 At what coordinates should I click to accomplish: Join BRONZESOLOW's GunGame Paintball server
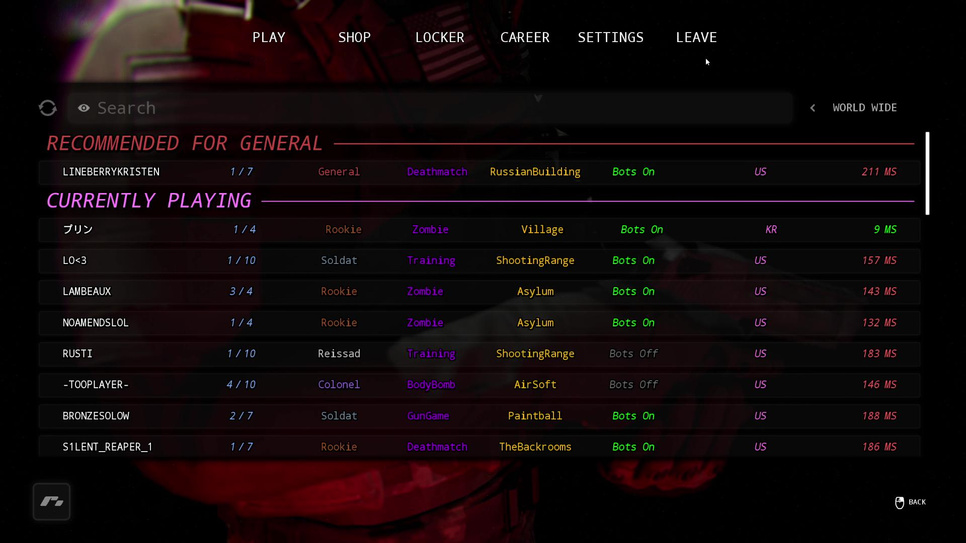tap(479, 416)
